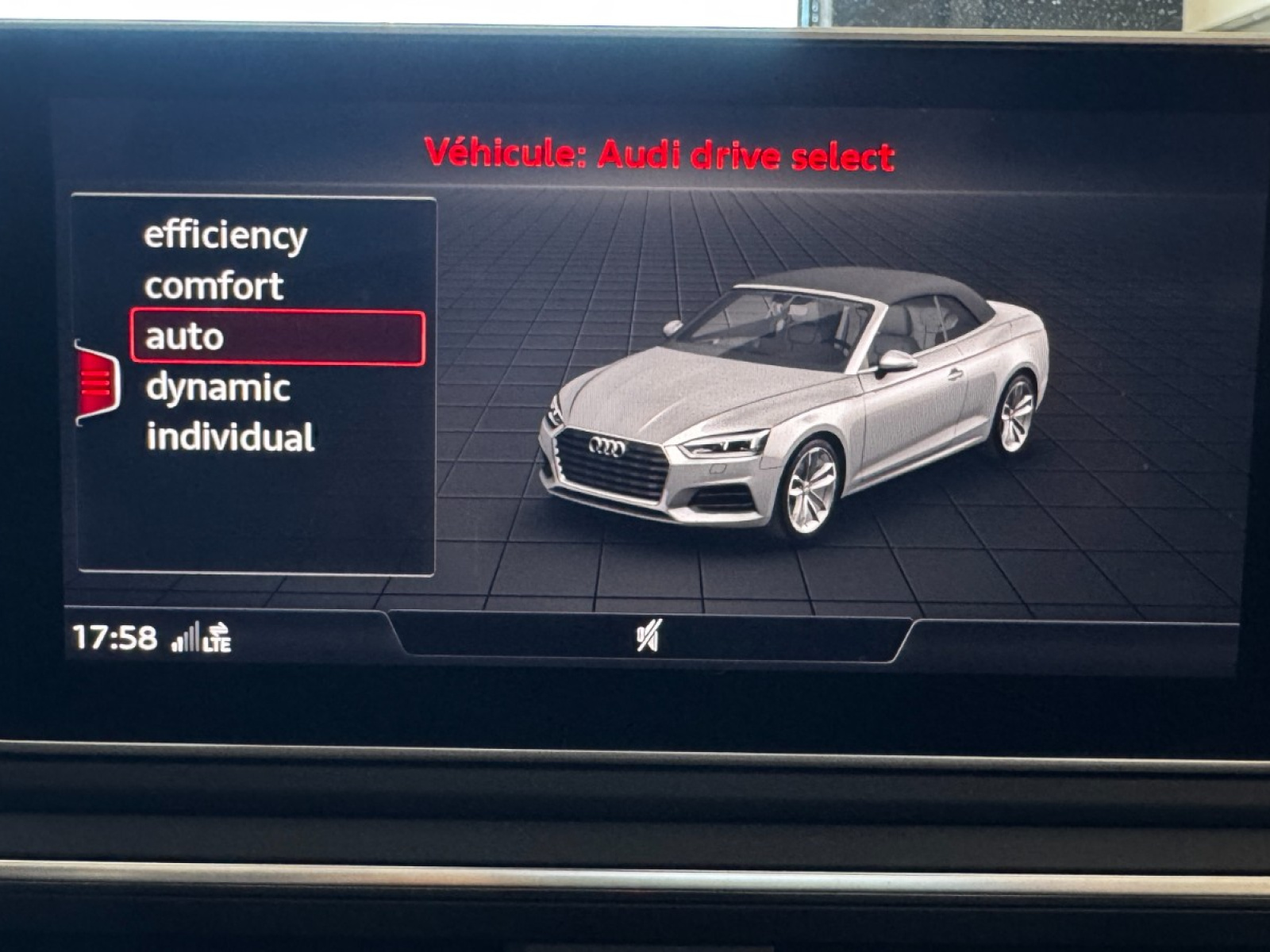Image resolution: width=1270 pixels, height=952 pixels.
Task: Switch to dynamic drive mode
Action: 217,388
